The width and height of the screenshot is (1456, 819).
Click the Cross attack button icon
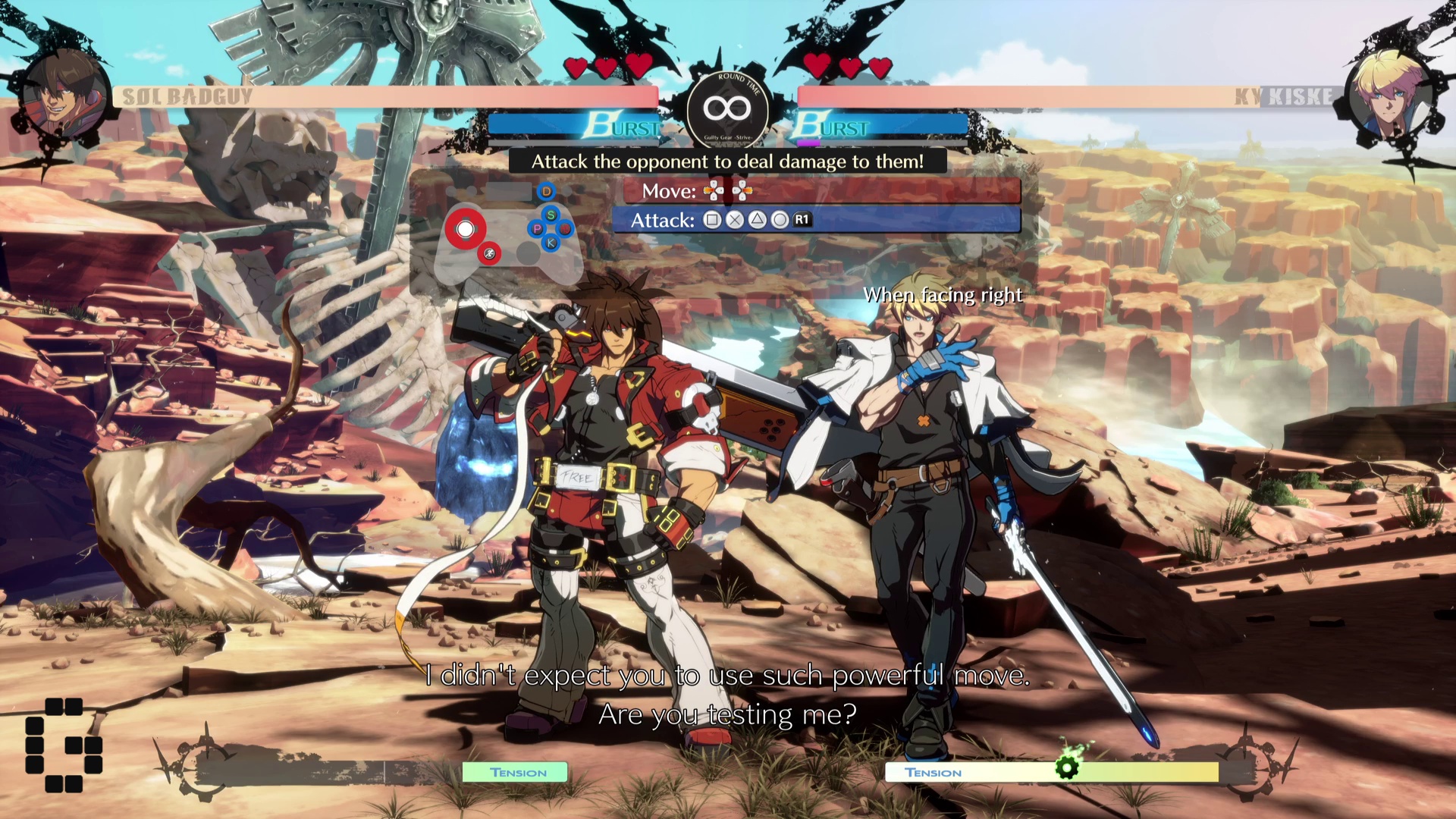pyautogui.click(x=735, y=220)
